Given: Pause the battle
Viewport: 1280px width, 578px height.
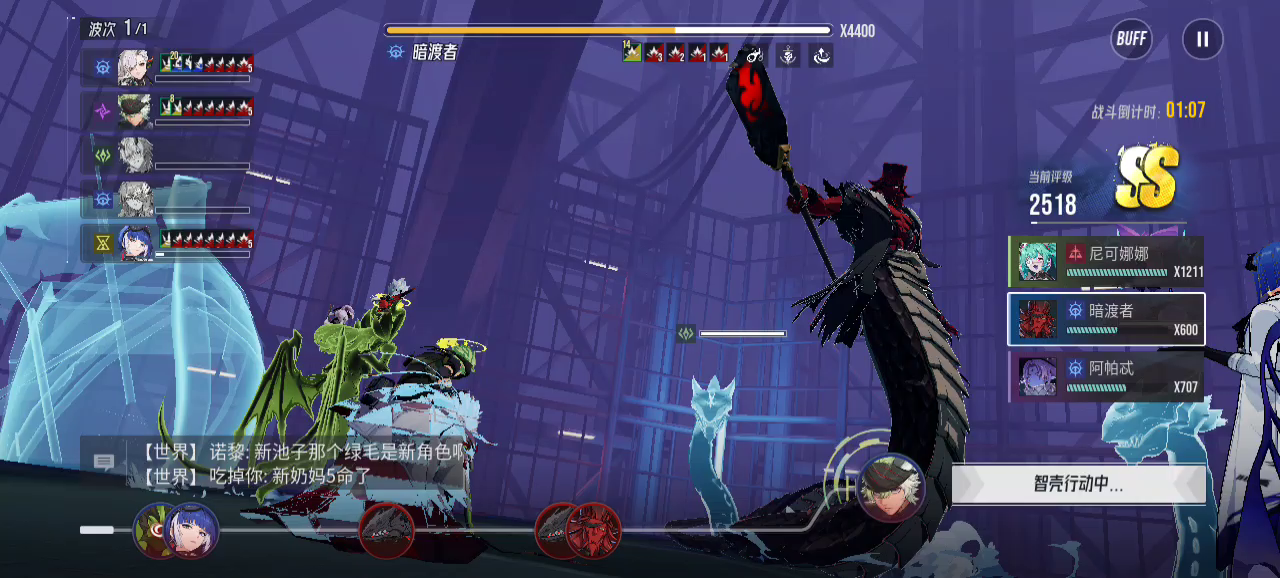Looking at the screenshot, I should click(x=1202, y=40).
